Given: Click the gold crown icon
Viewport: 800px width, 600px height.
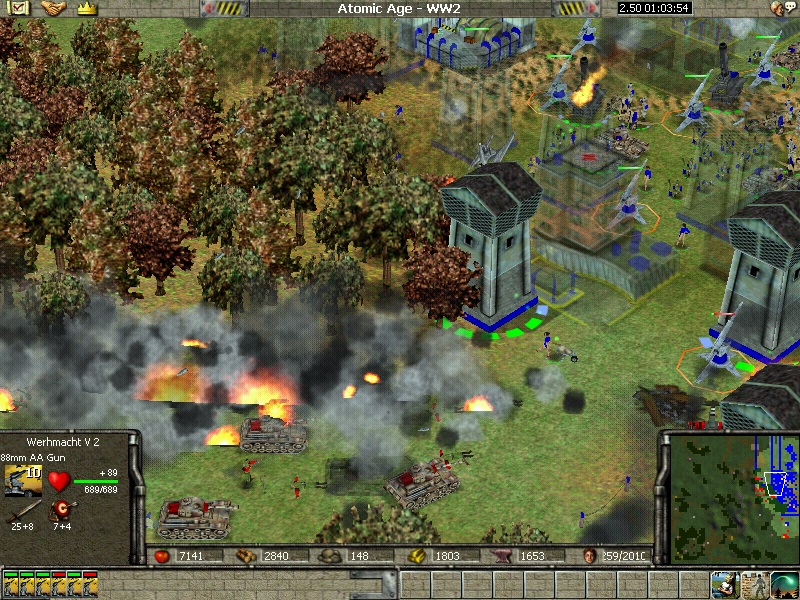Looking at the screenshot, I should 86,8.
